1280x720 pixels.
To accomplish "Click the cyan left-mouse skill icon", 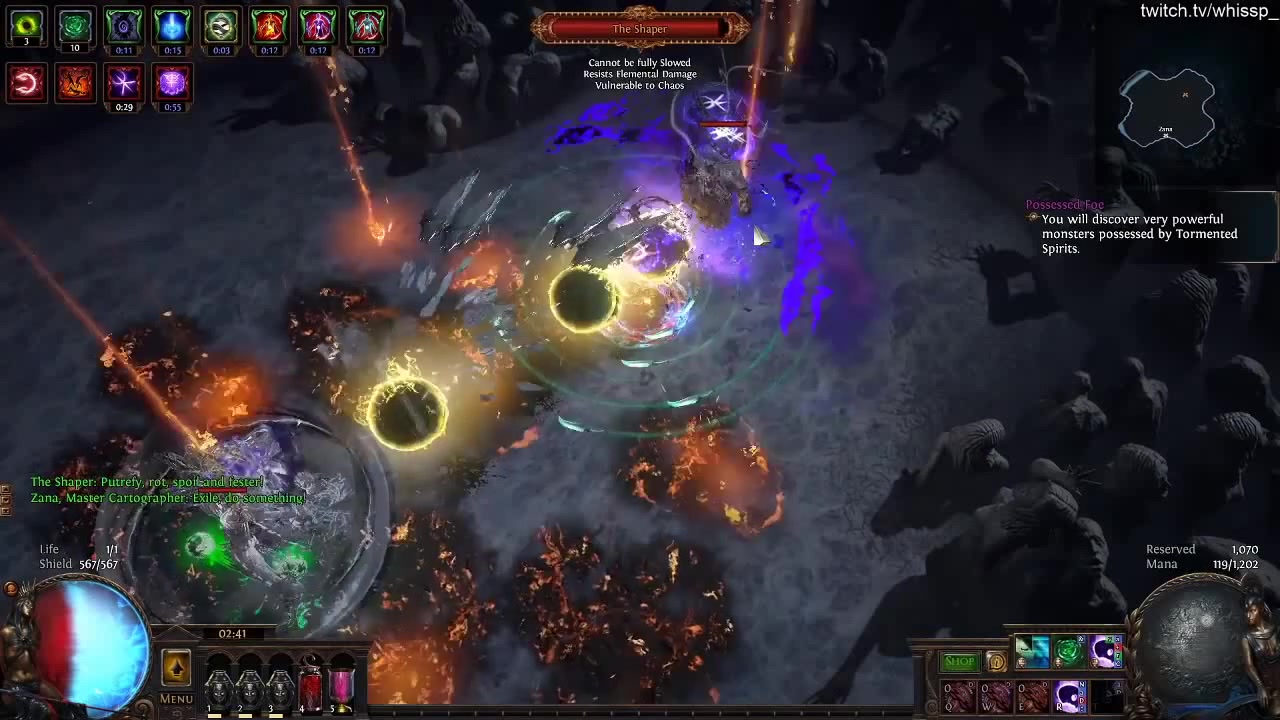I will (1032, 651).
